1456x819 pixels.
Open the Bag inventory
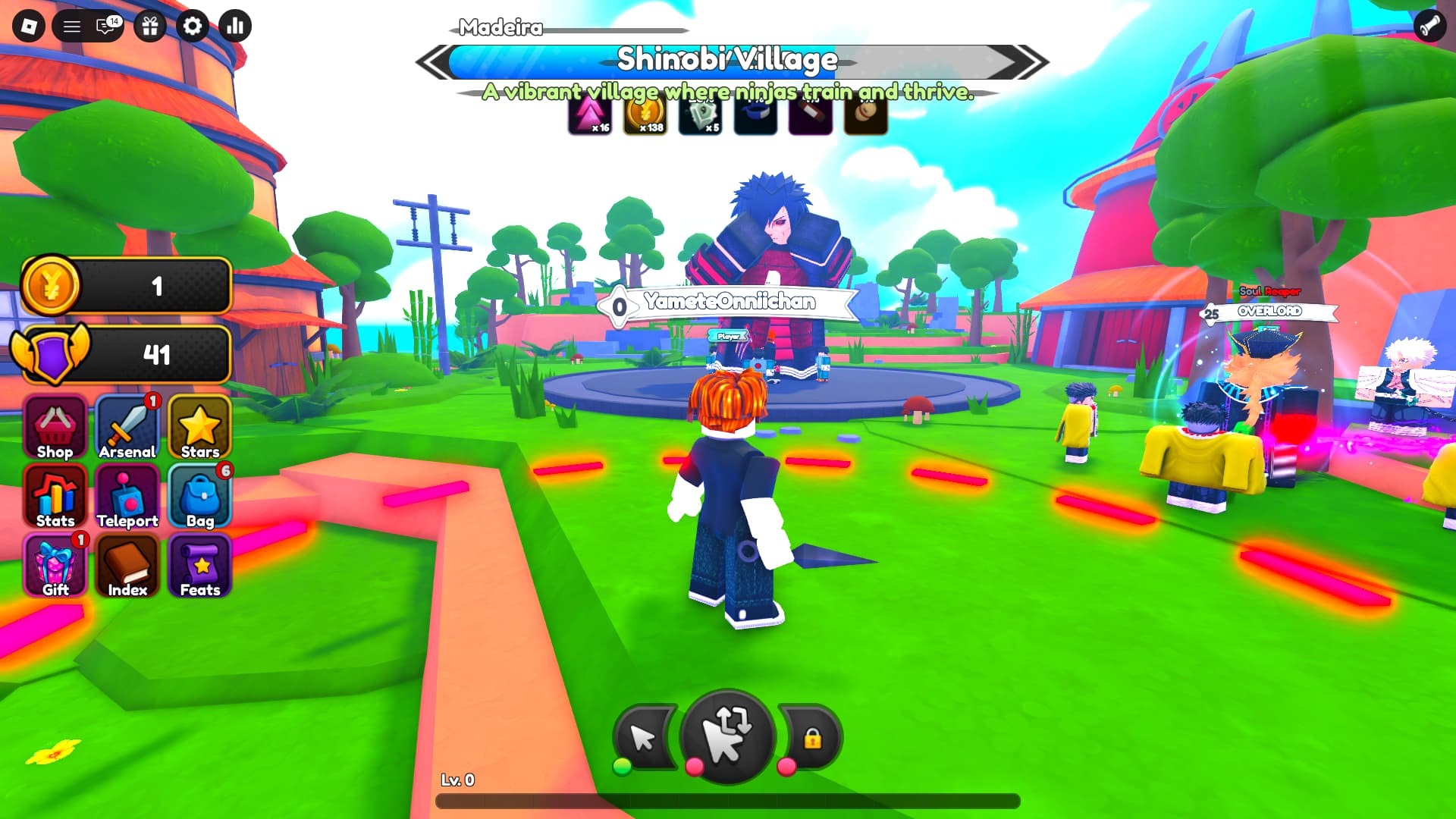click(199, 497)
